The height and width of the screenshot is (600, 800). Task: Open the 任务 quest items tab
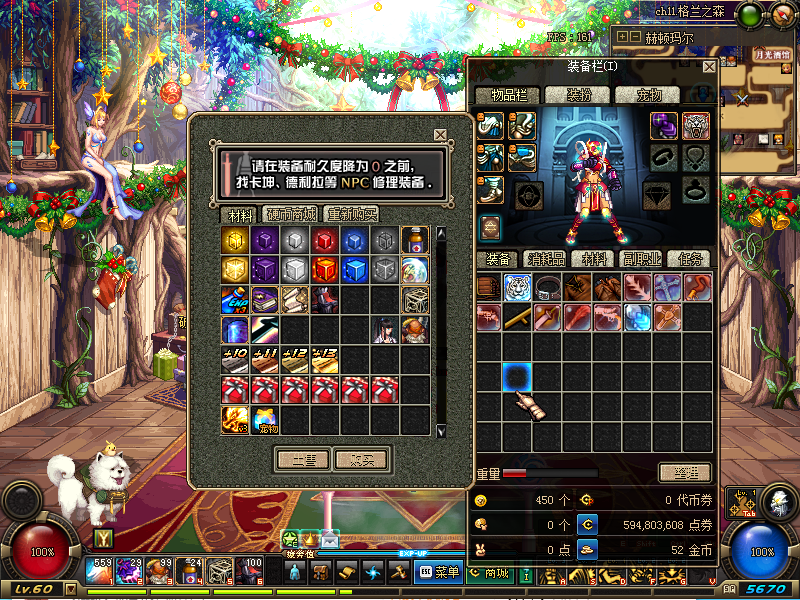tap(689, 259)
